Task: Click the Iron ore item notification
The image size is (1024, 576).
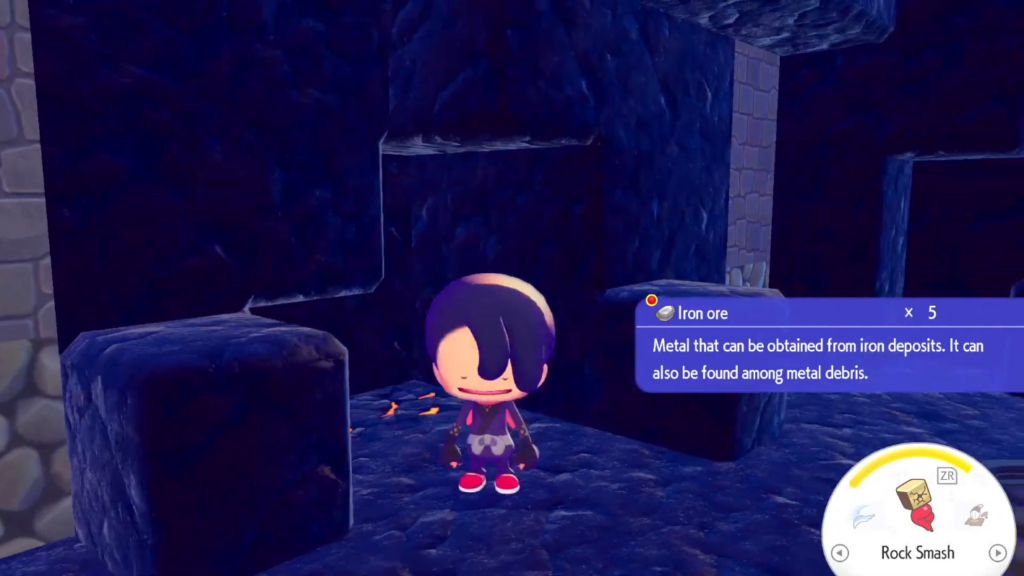Action: tap(828, 343)
